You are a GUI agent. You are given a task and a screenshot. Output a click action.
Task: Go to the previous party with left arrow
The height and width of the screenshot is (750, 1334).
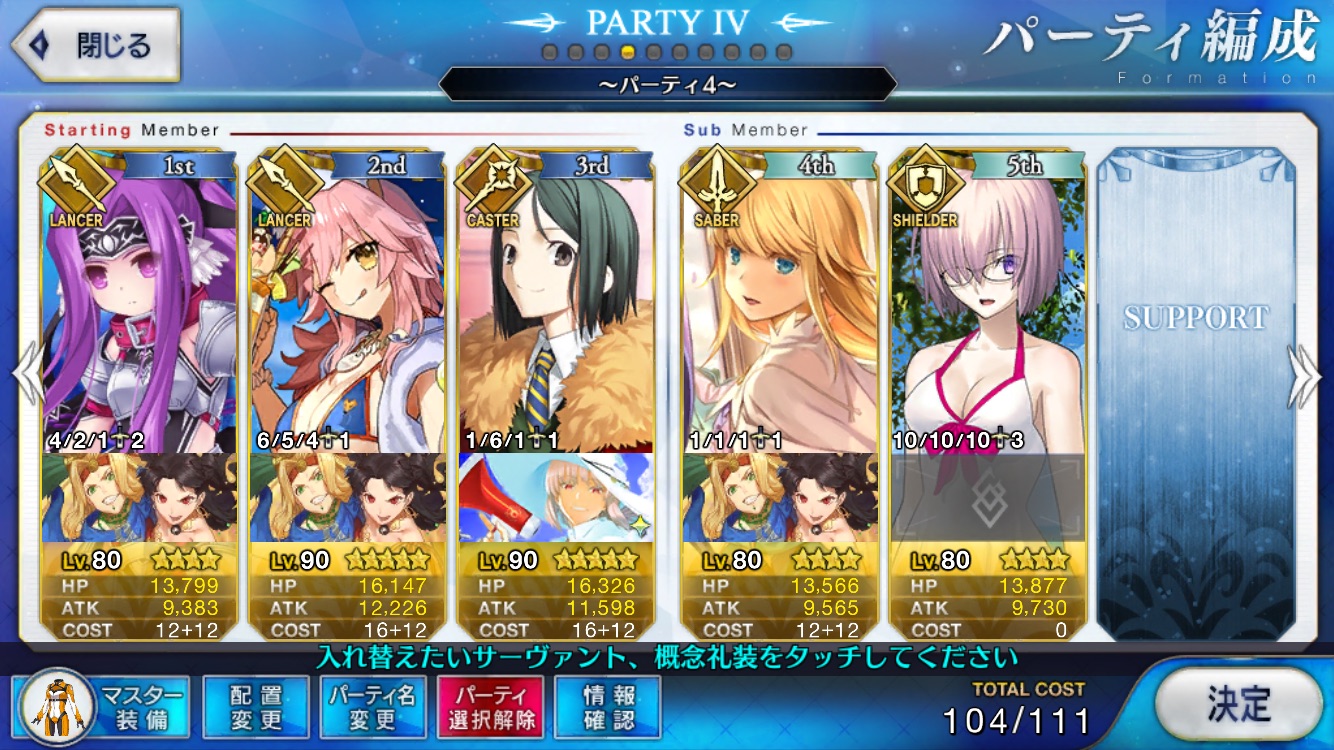click(x=26, y=376)
